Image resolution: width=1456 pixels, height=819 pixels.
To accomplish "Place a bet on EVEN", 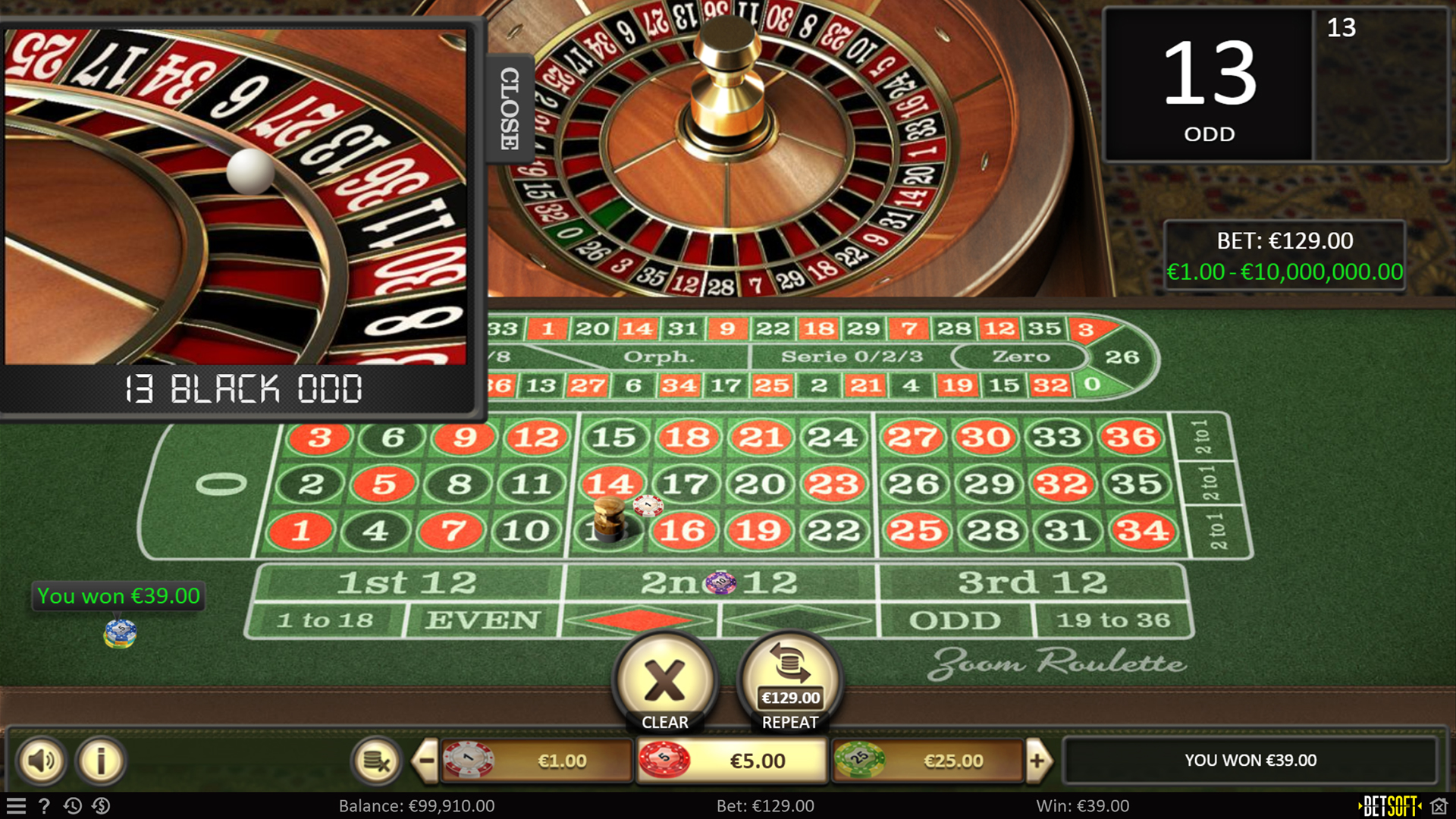I will 483,620.
